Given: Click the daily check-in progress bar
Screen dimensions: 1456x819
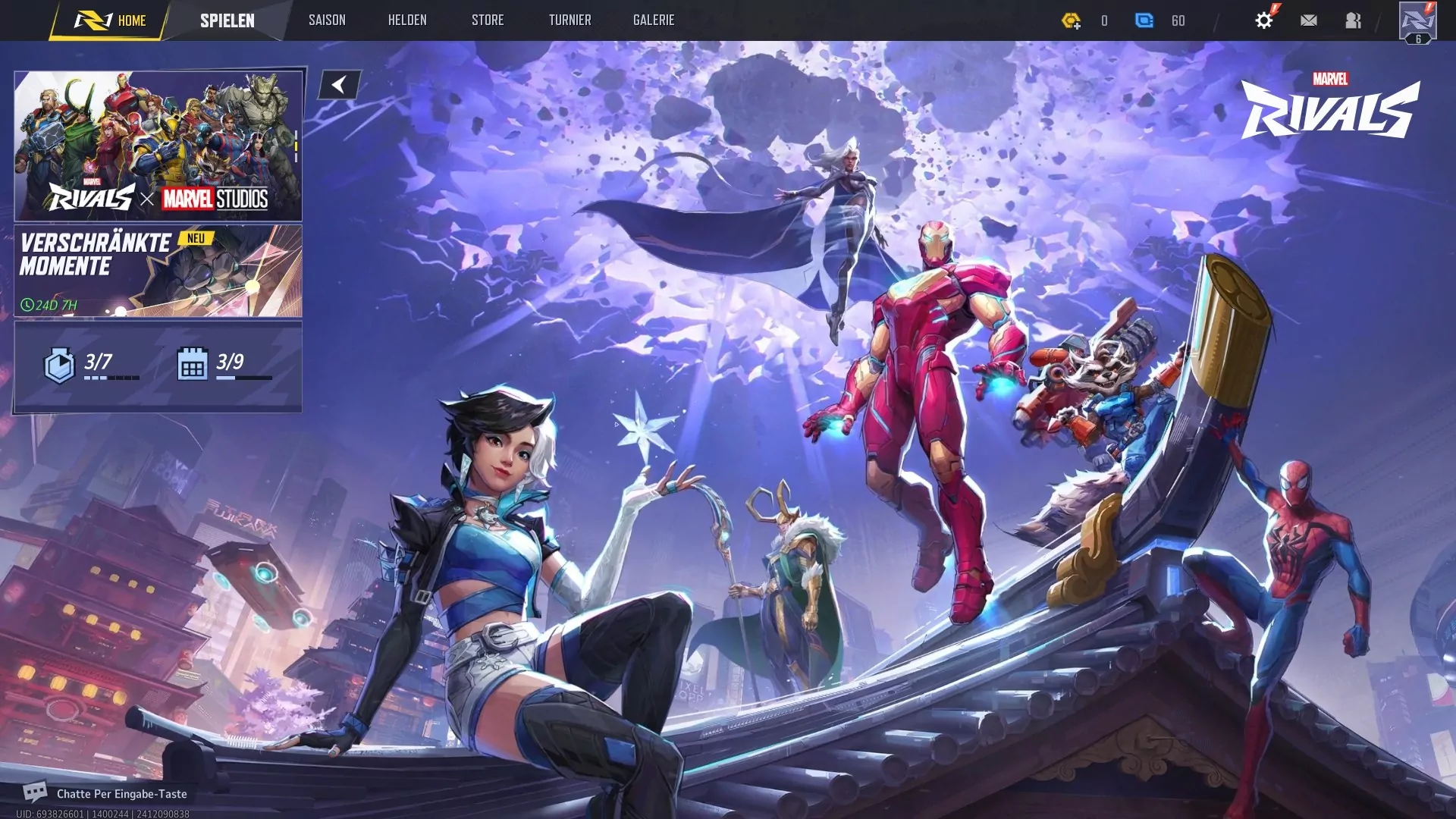Looking at the screenshot, I should pyautogui.click(x=243, y=376).
